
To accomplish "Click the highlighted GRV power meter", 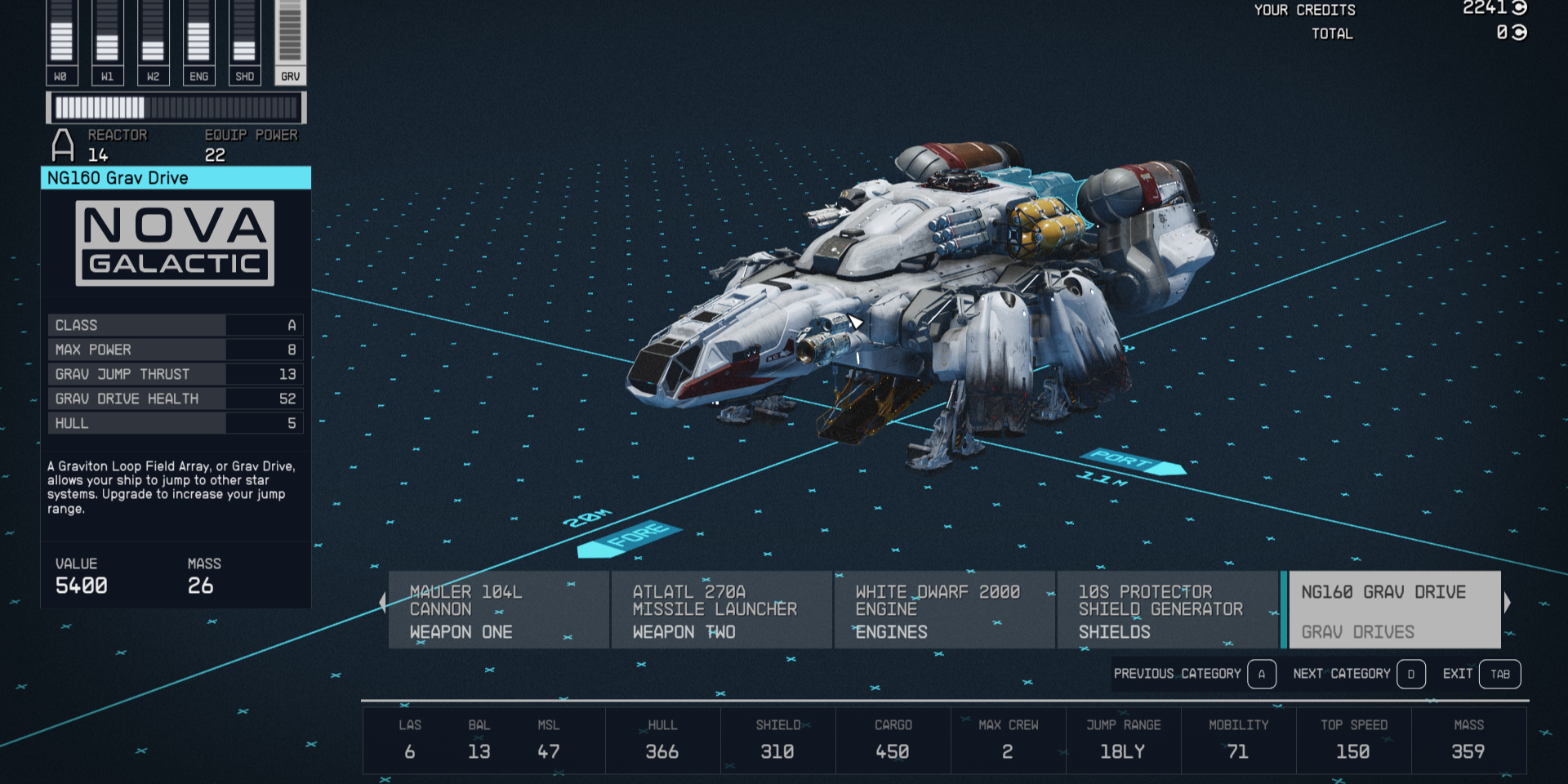I will pyautogui.click(x=291, y=37).
